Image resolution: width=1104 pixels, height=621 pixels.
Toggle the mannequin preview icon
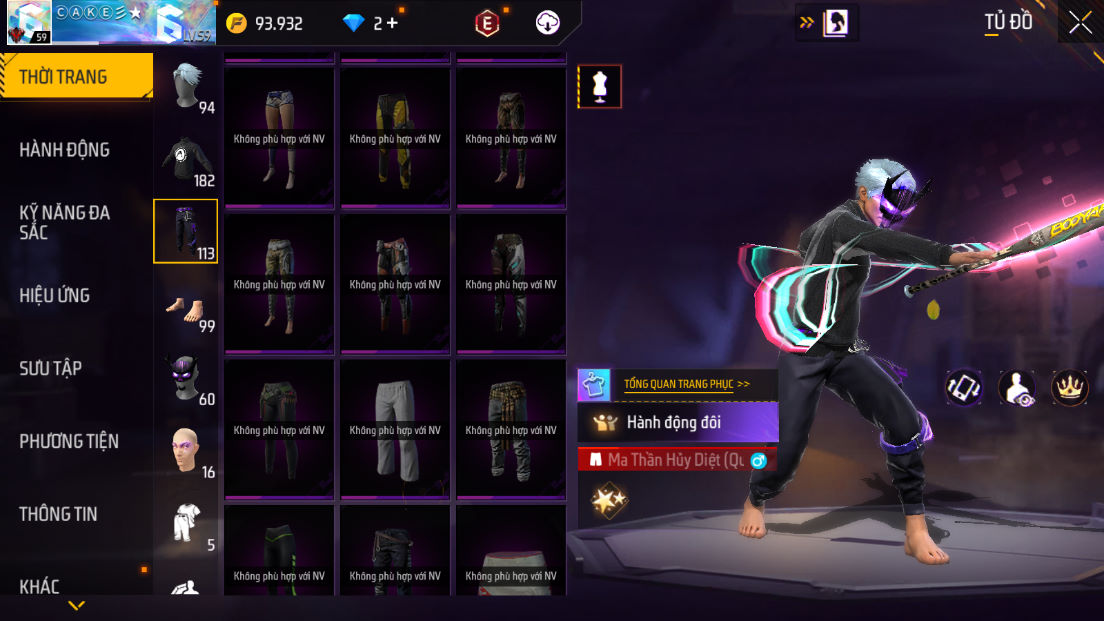pos(600,87)
